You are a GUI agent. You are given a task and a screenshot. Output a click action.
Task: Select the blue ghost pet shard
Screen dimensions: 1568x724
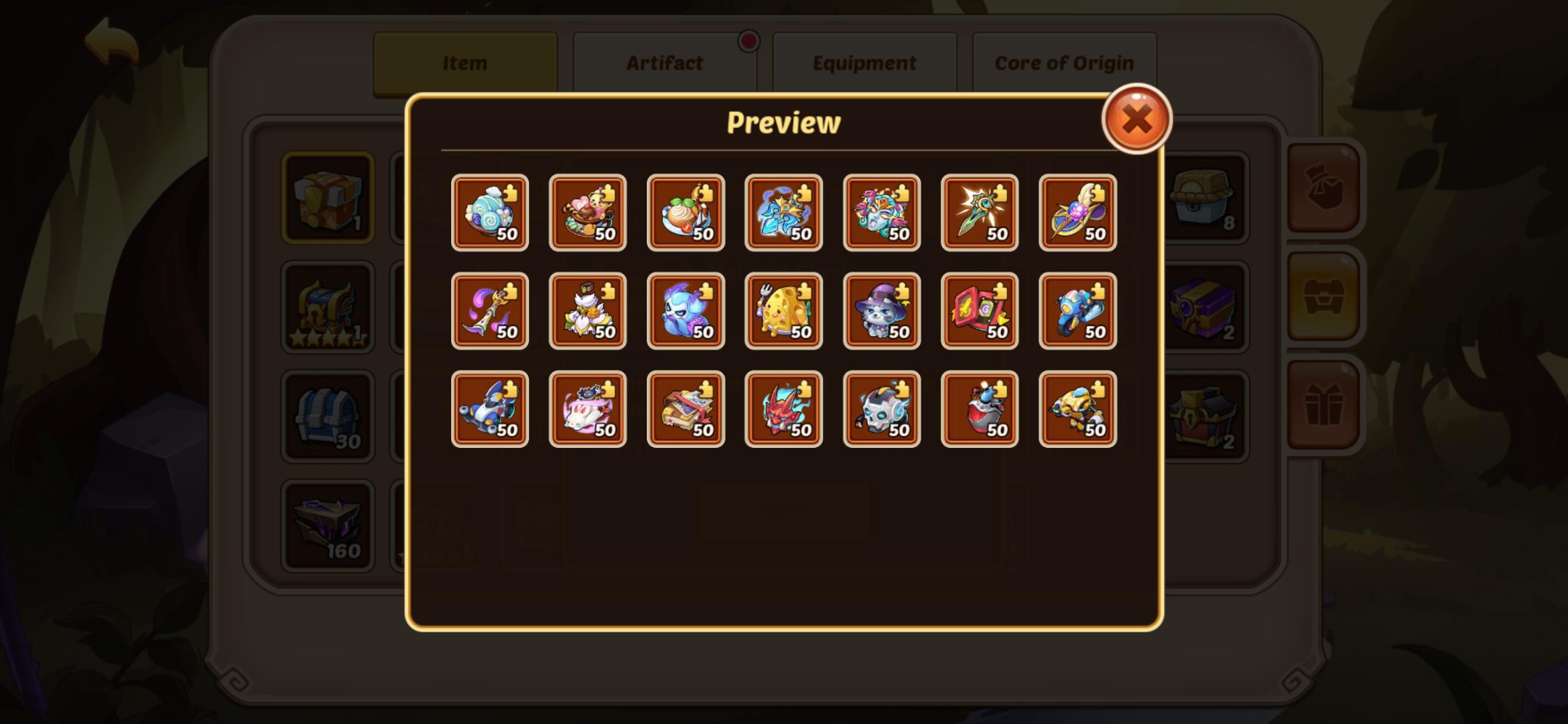685,310
